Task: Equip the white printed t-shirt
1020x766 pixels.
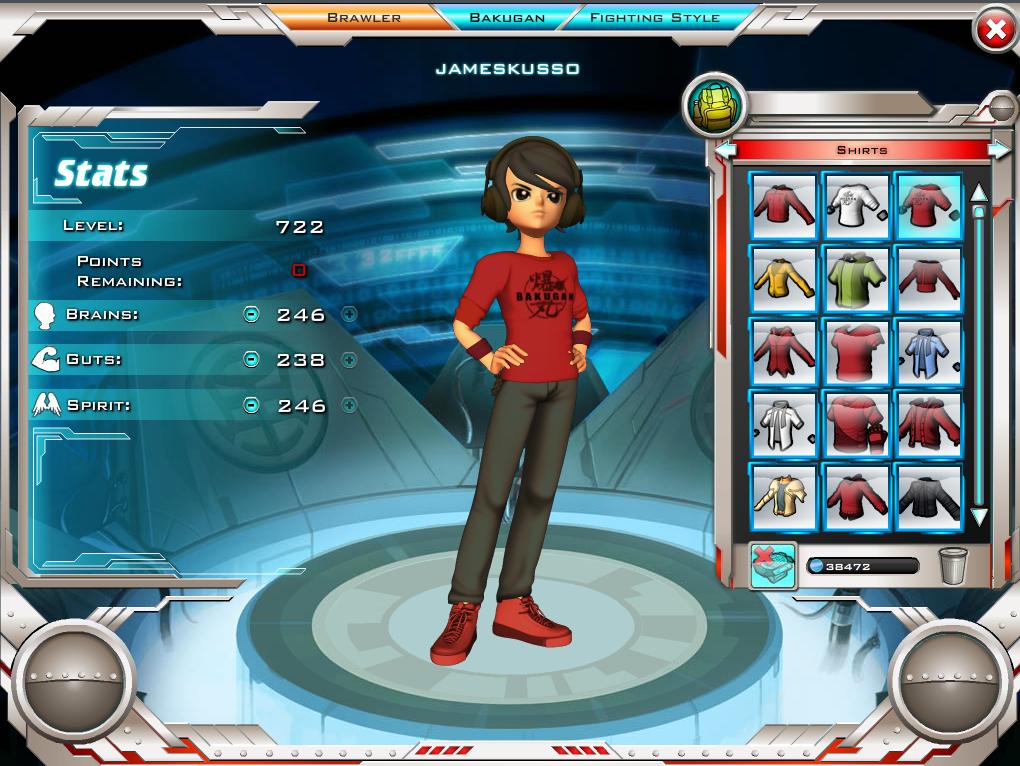Action: (857, 204)
